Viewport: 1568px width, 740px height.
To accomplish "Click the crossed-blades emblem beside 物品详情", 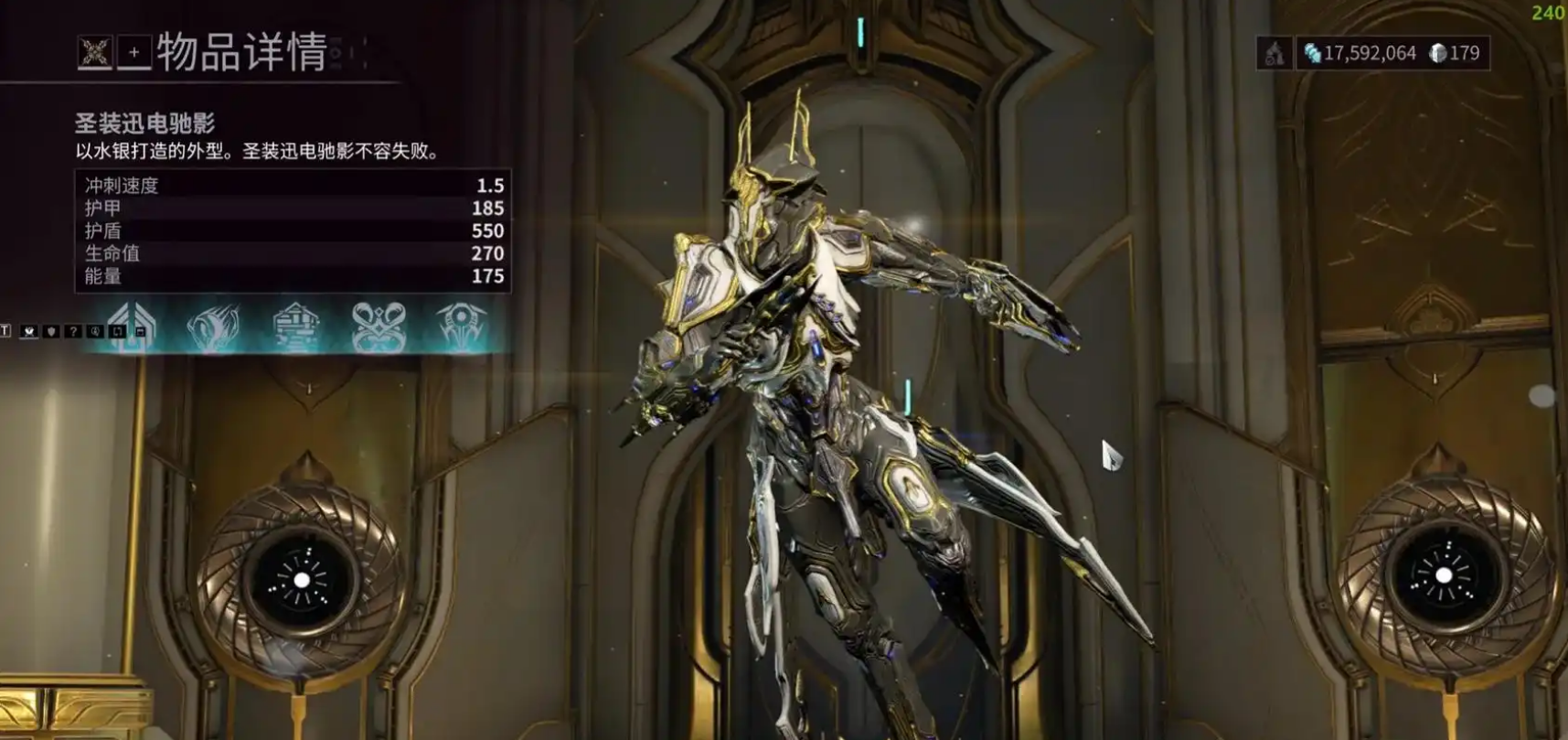I will [94, 52].
